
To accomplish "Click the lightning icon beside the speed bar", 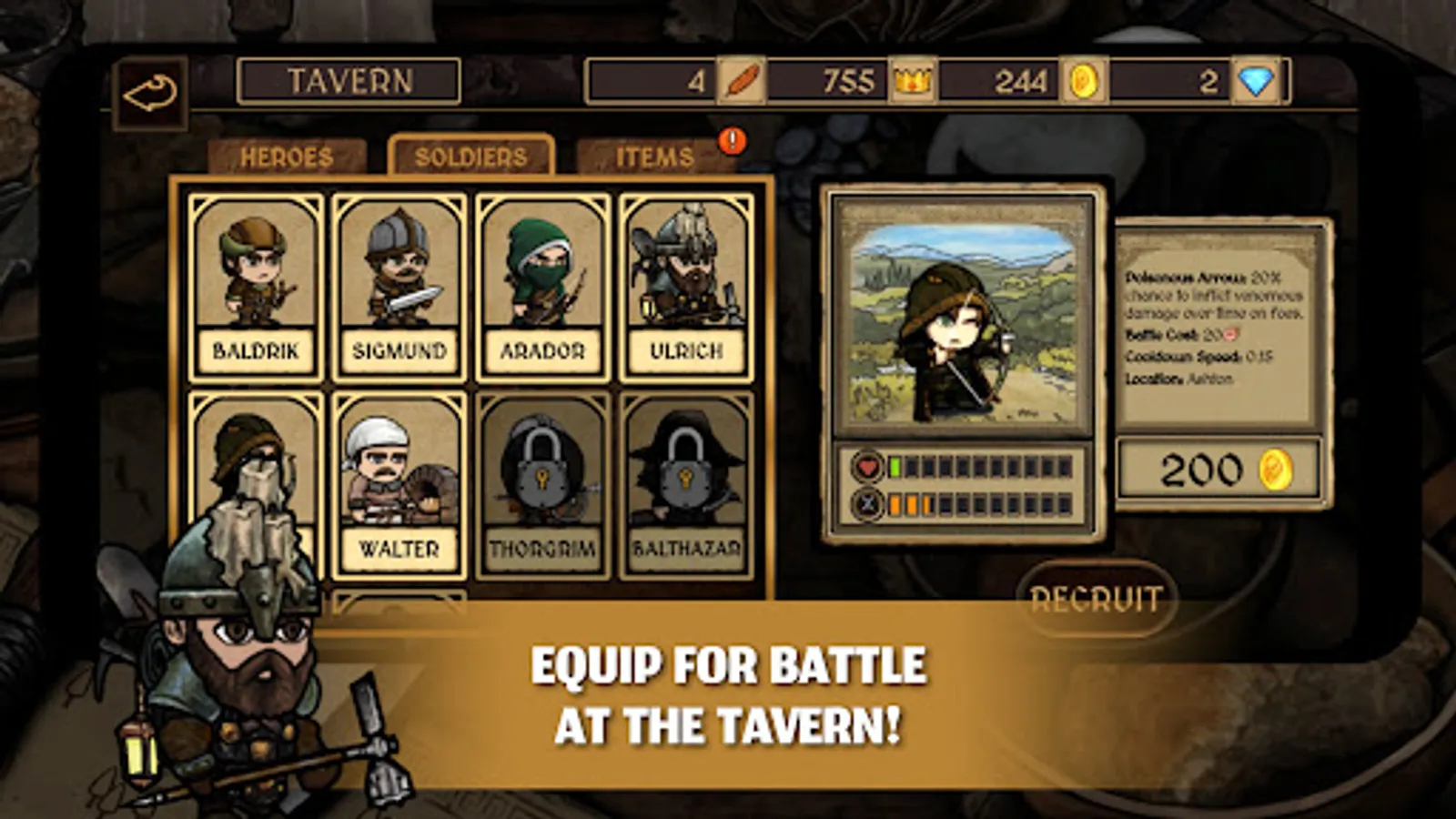I will (x=866, y=501).
